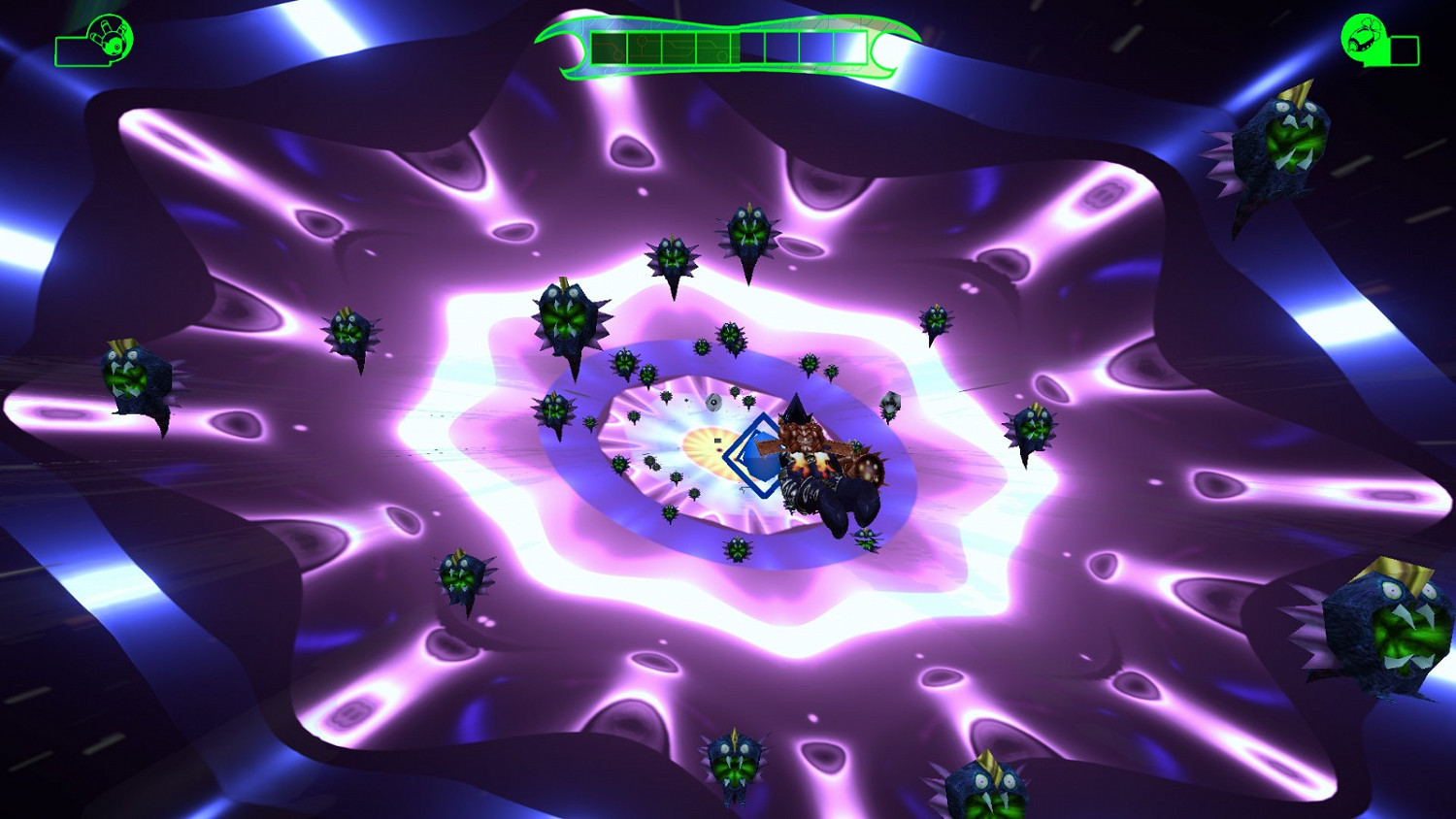Screen dimensions: 1456x819
Task: Select the wizard character at screen center
Action: pos(815,456)
